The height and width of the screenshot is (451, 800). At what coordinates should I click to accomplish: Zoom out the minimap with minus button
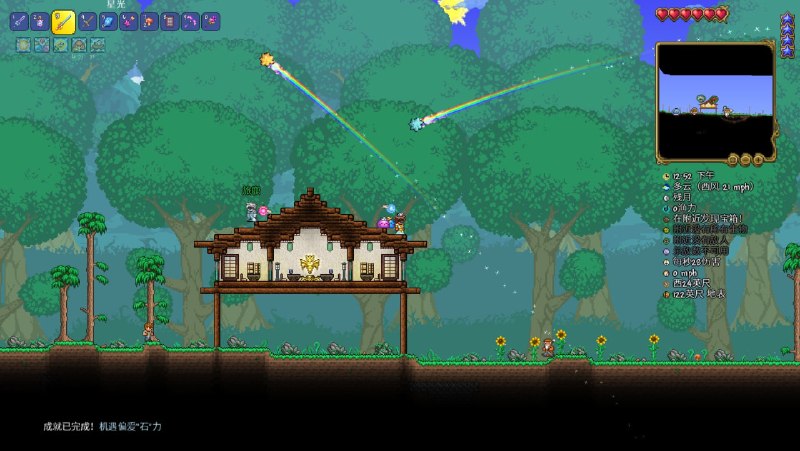tap(733, 159)
